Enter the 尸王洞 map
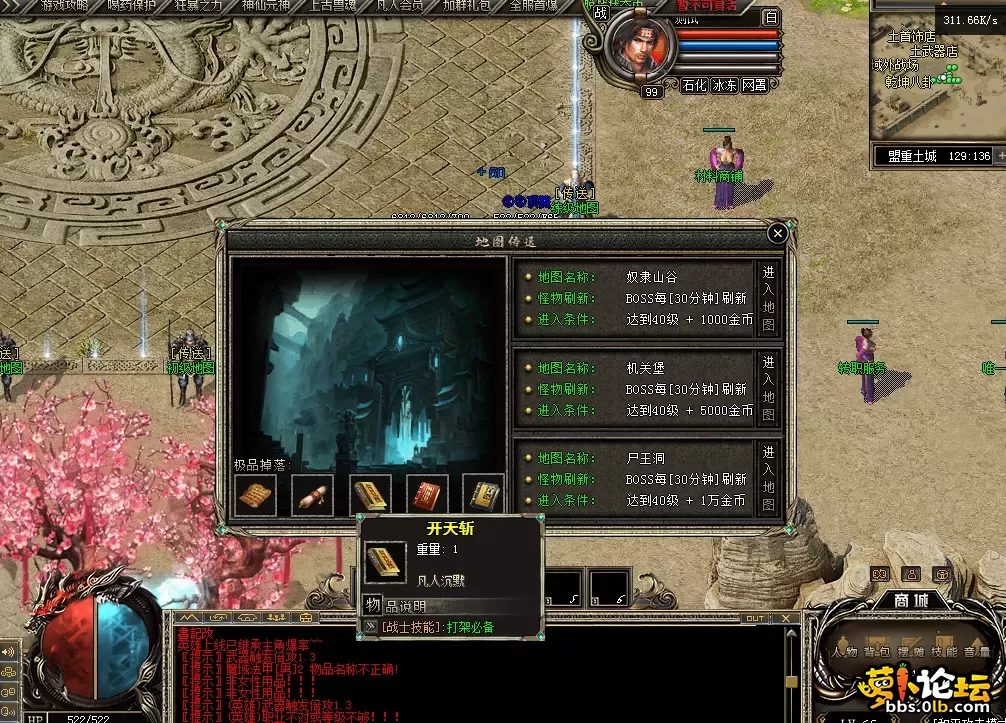This screenshot has width=1006, height=723. (x=768, y=480)
